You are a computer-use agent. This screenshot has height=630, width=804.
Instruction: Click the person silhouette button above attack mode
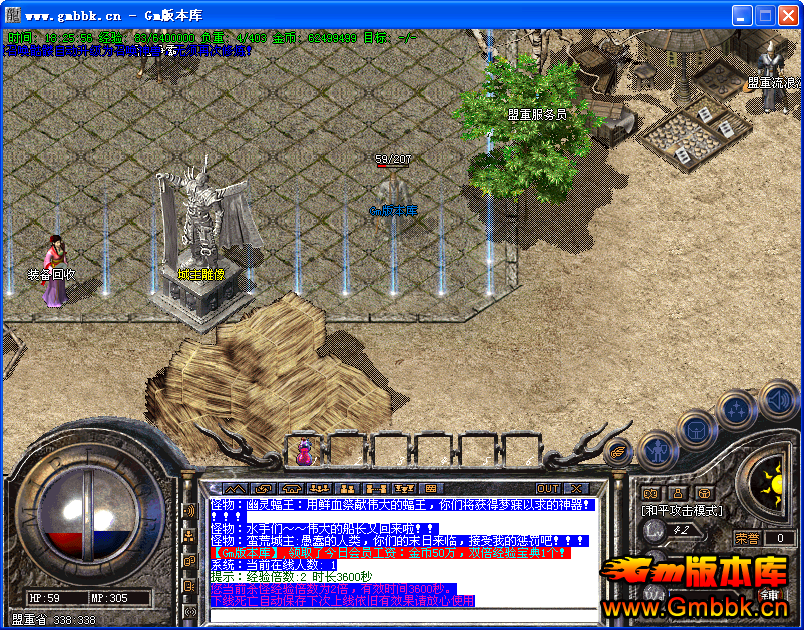coord(678,492)
